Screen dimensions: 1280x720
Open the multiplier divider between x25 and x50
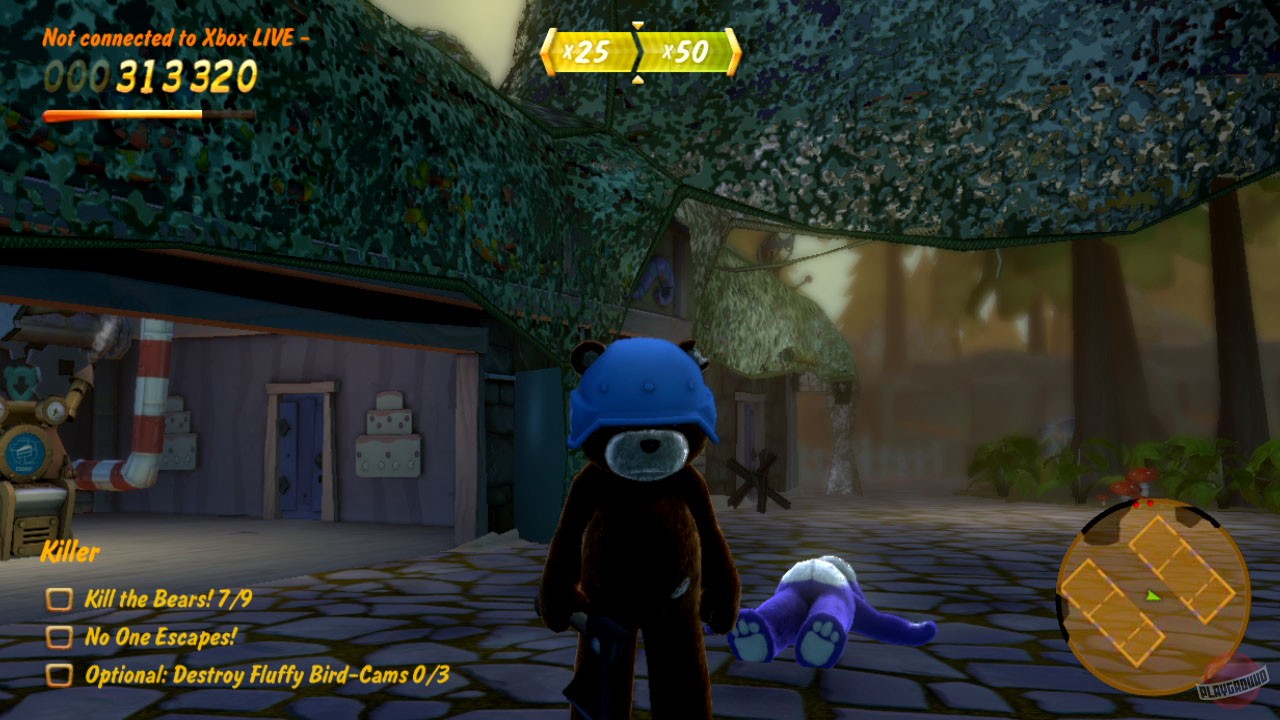tap(636, 52)
